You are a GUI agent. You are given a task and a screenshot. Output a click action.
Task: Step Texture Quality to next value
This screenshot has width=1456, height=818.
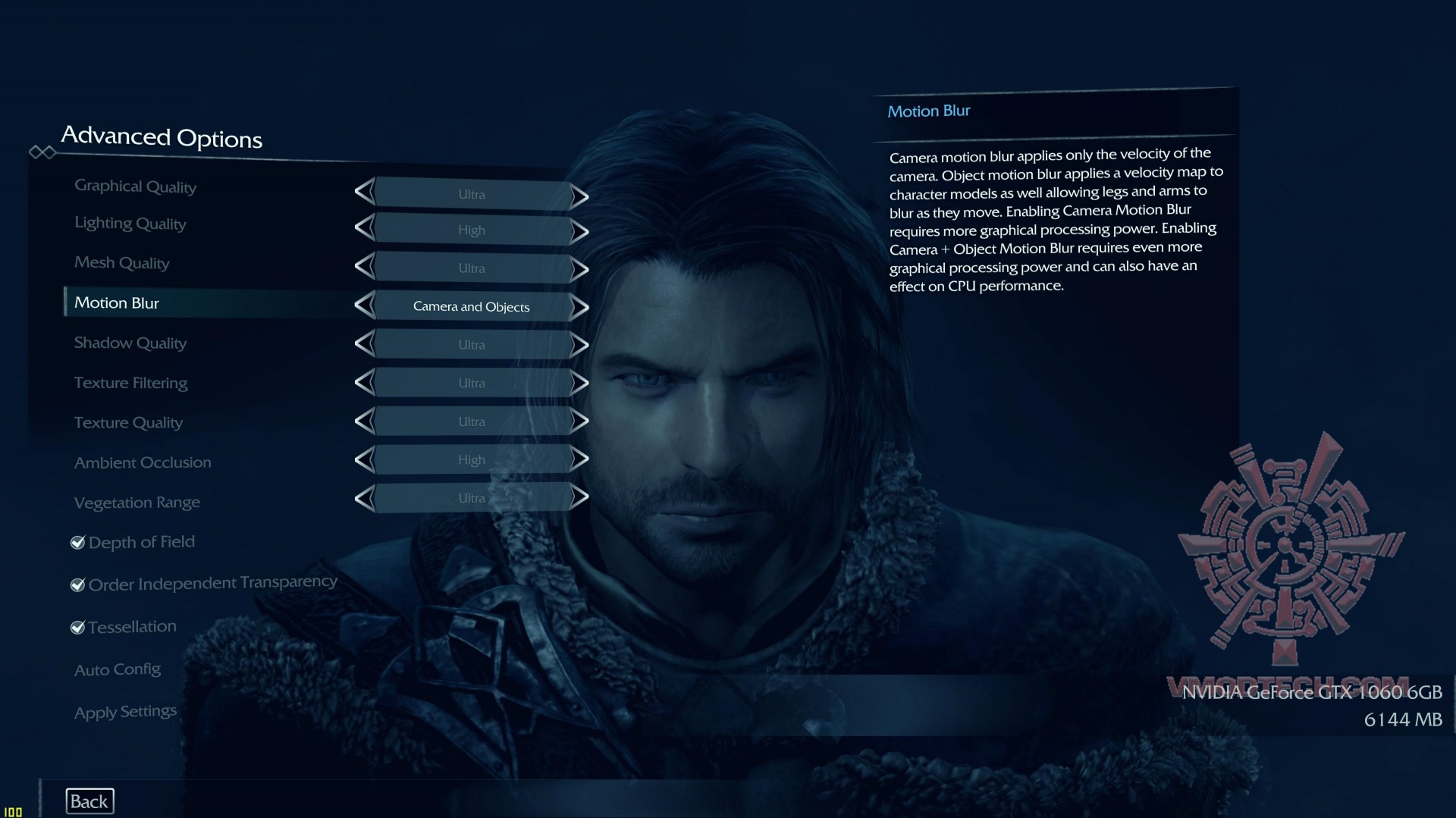(x=578, y=421)
